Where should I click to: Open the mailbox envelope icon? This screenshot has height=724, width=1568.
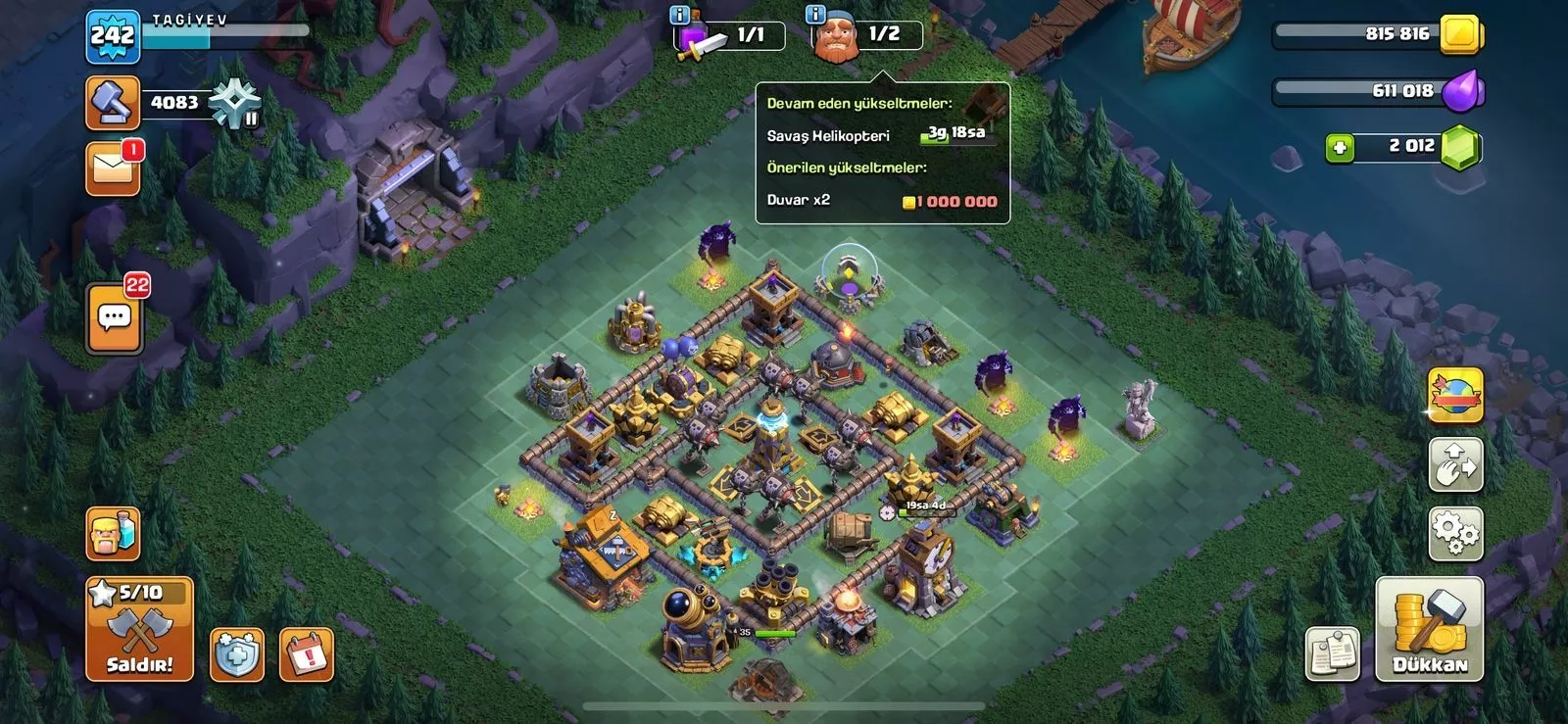113,168
